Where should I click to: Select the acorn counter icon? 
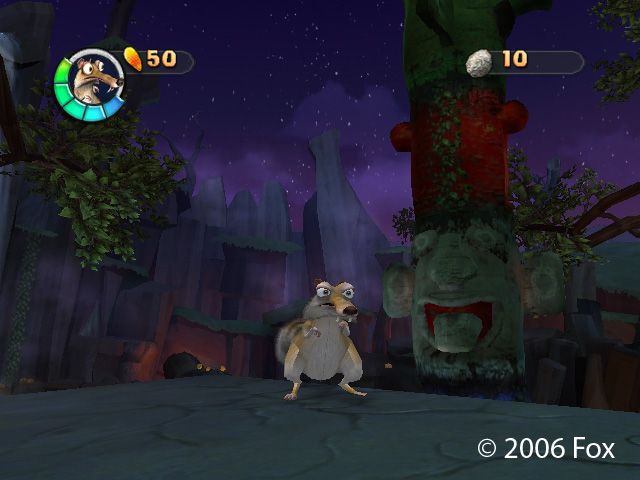click(x=133, y=58)
